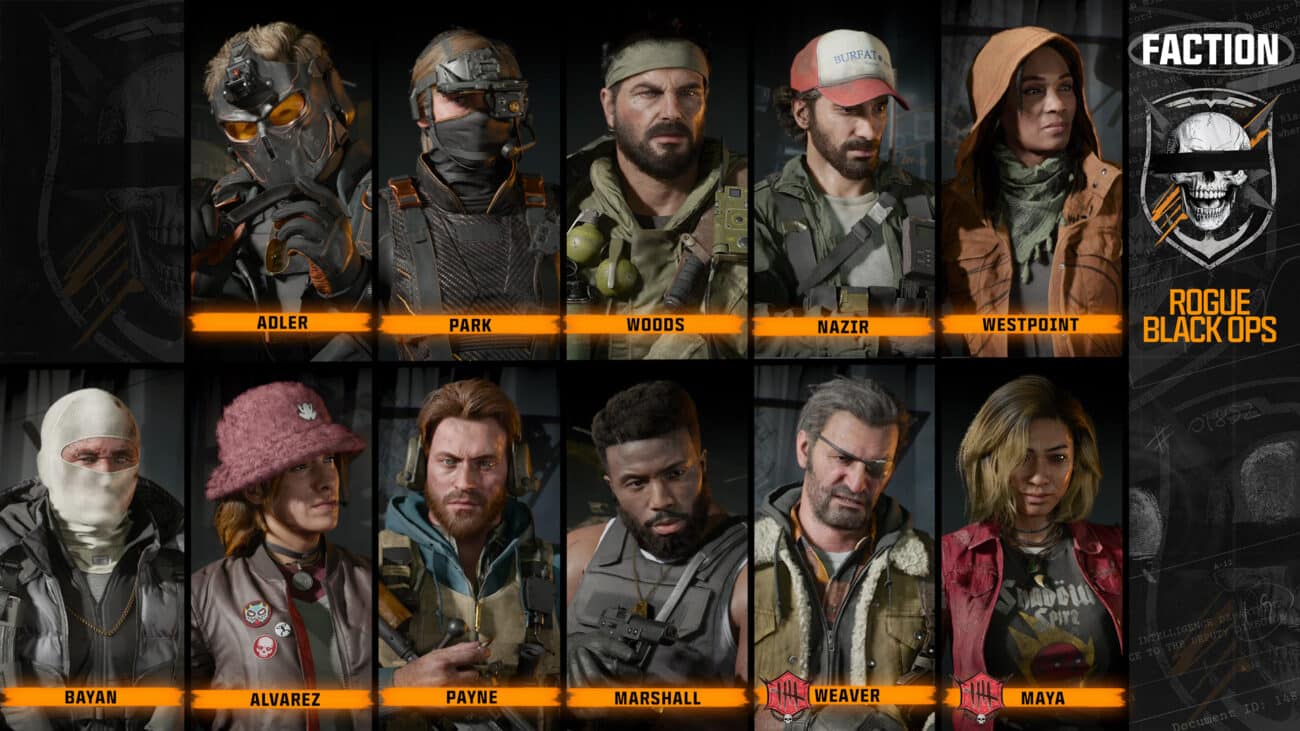
Task: Select Nazir's orange name banner
Action: (844, 324)
